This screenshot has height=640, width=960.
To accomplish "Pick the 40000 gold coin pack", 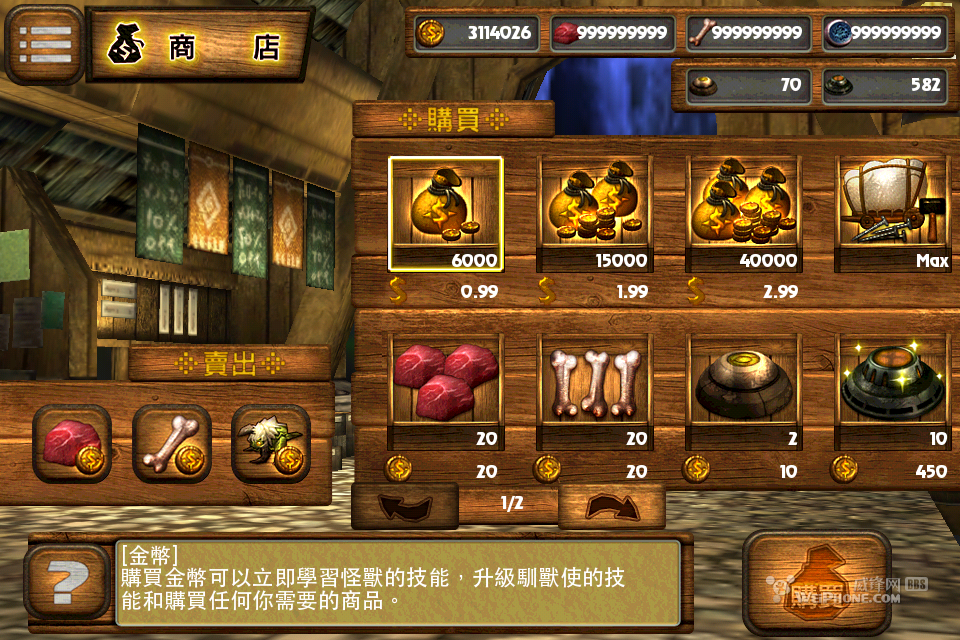I will (743, 214).
